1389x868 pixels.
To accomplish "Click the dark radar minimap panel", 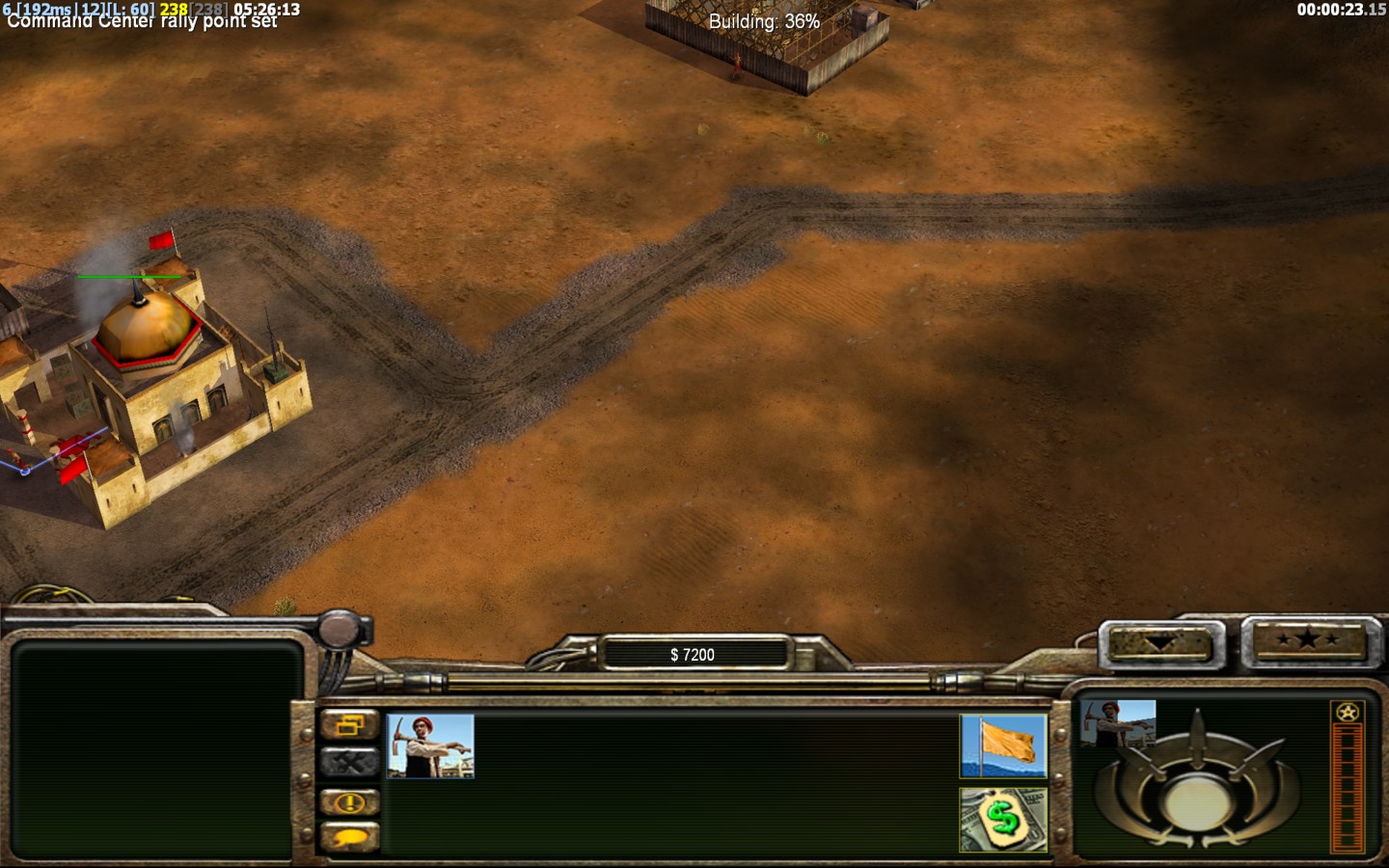I will (154, 749).
